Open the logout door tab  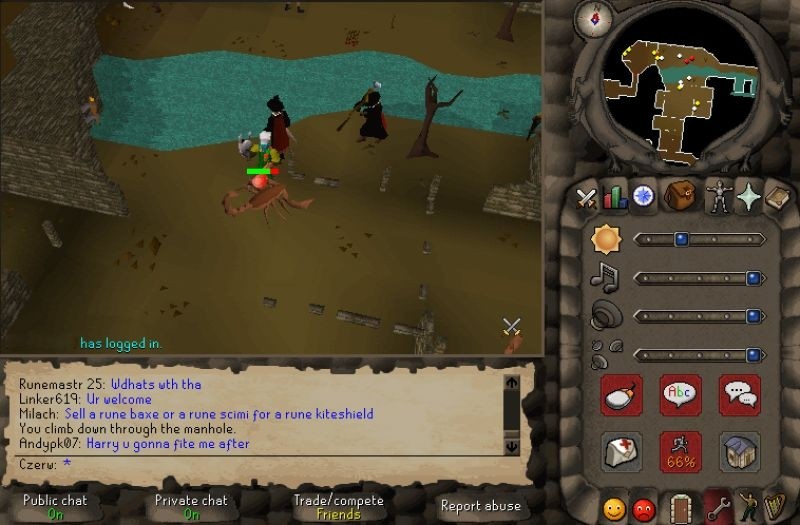[x=680, y=508]
